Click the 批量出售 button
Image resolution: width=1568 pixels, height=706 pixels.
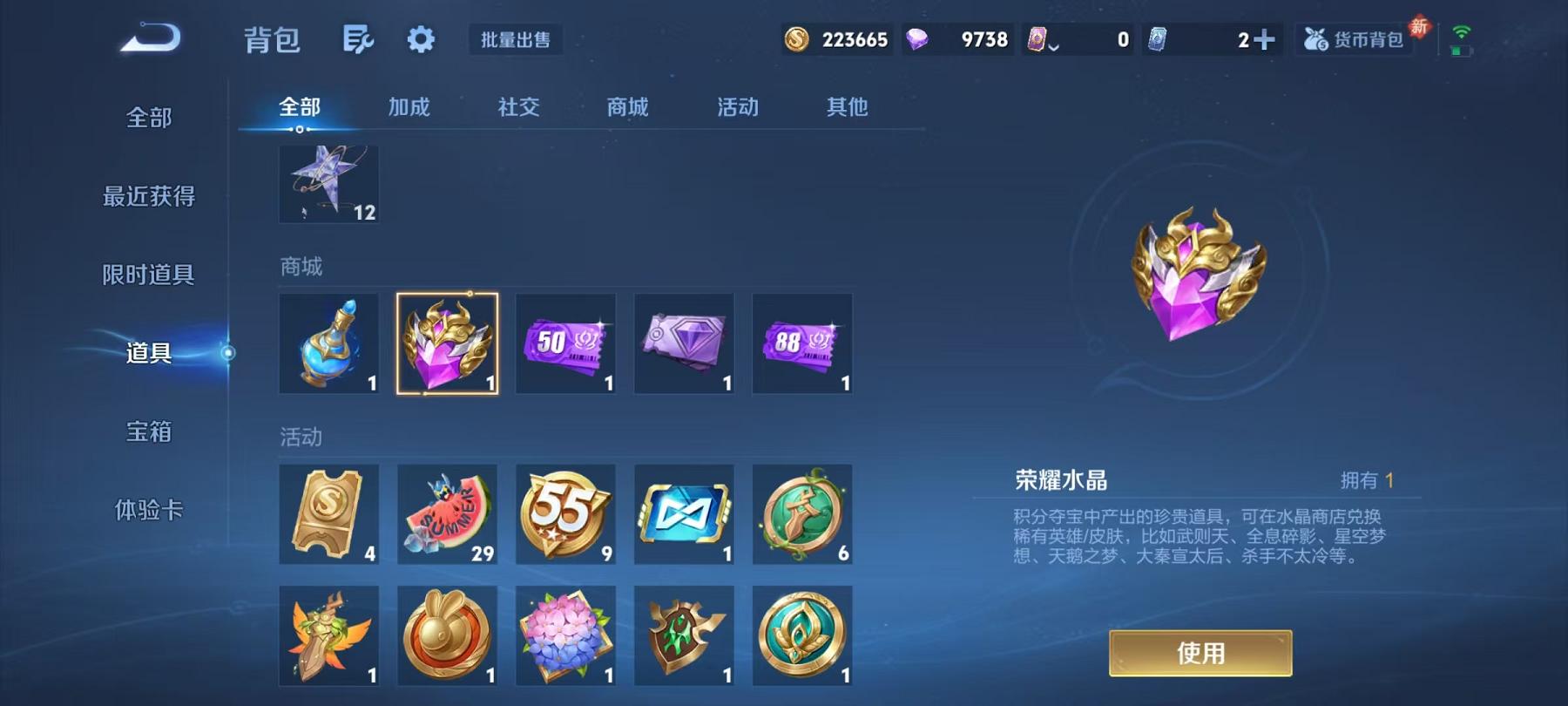coord(514,39)
